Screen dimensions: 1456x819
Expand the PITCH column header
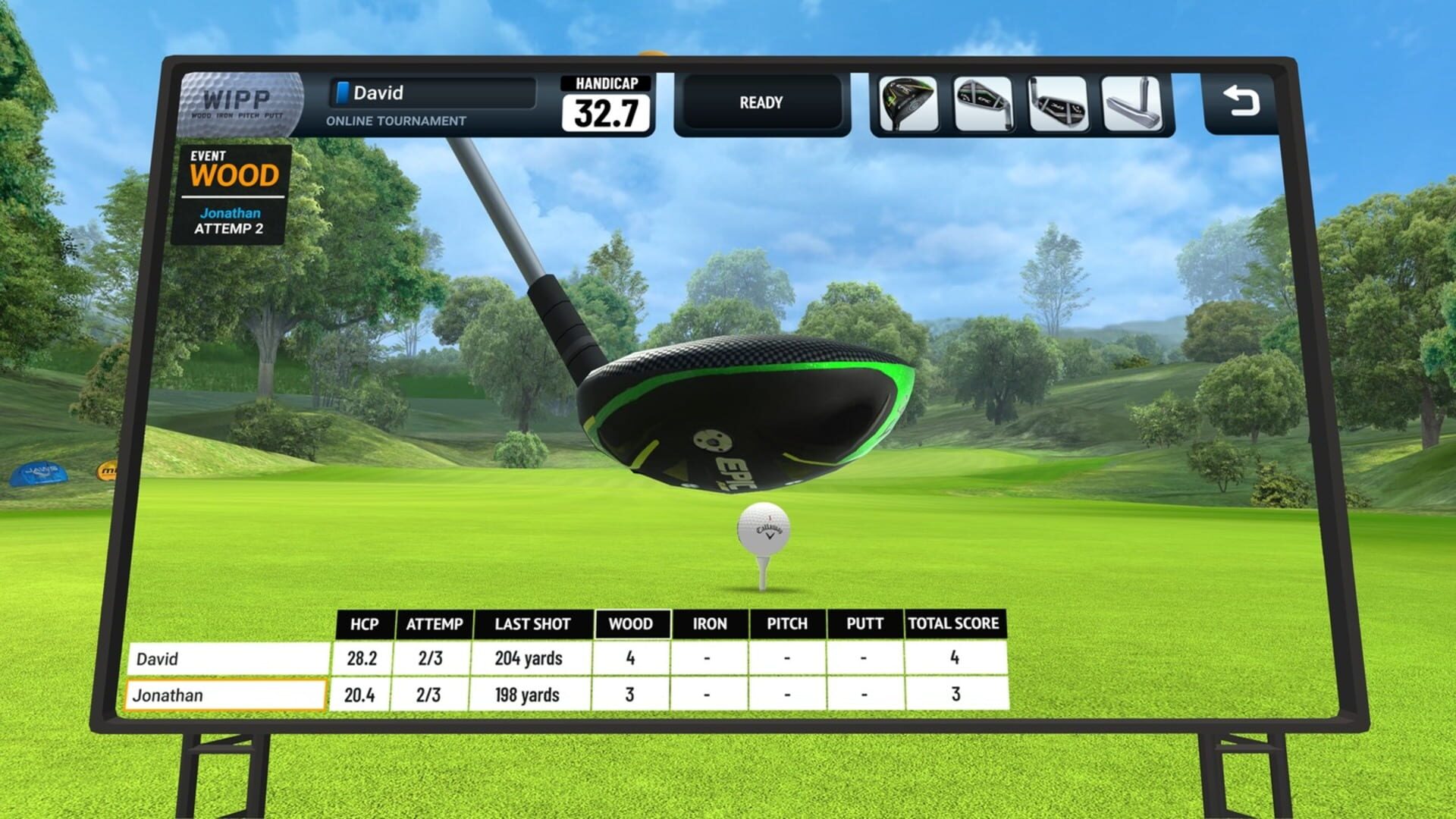(x=789, y=623)
